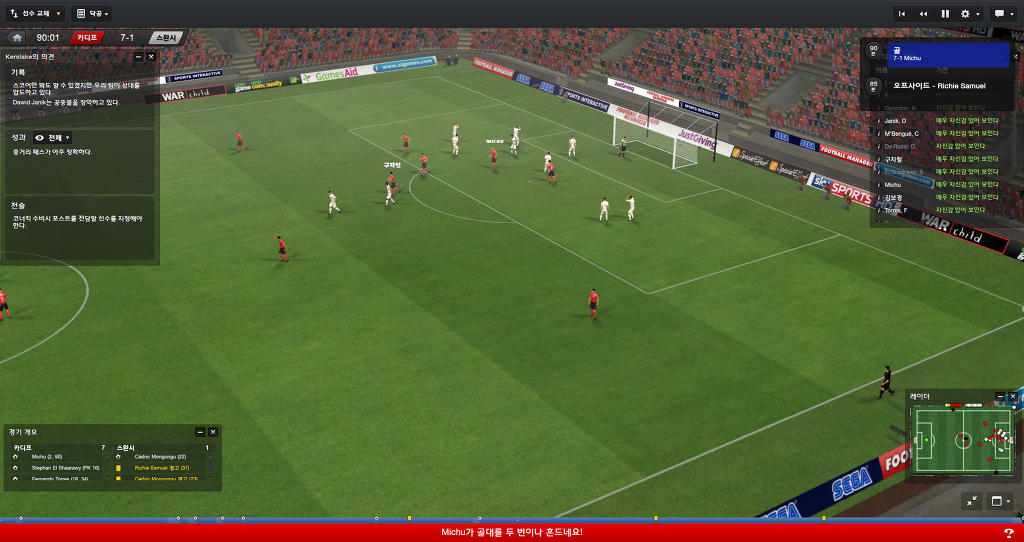Open the red help question mark
The width and height of the screenshot is (1024, 542).
coord(1009,532)
